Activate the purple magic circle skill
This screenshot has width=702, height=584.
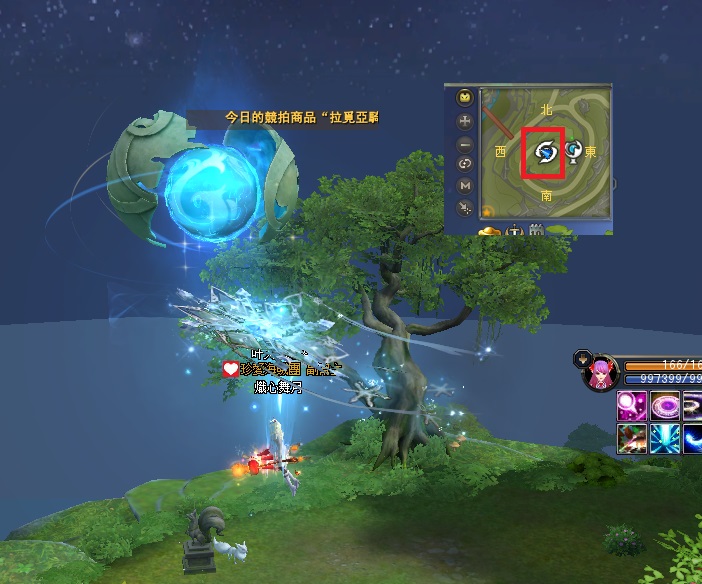665,406
